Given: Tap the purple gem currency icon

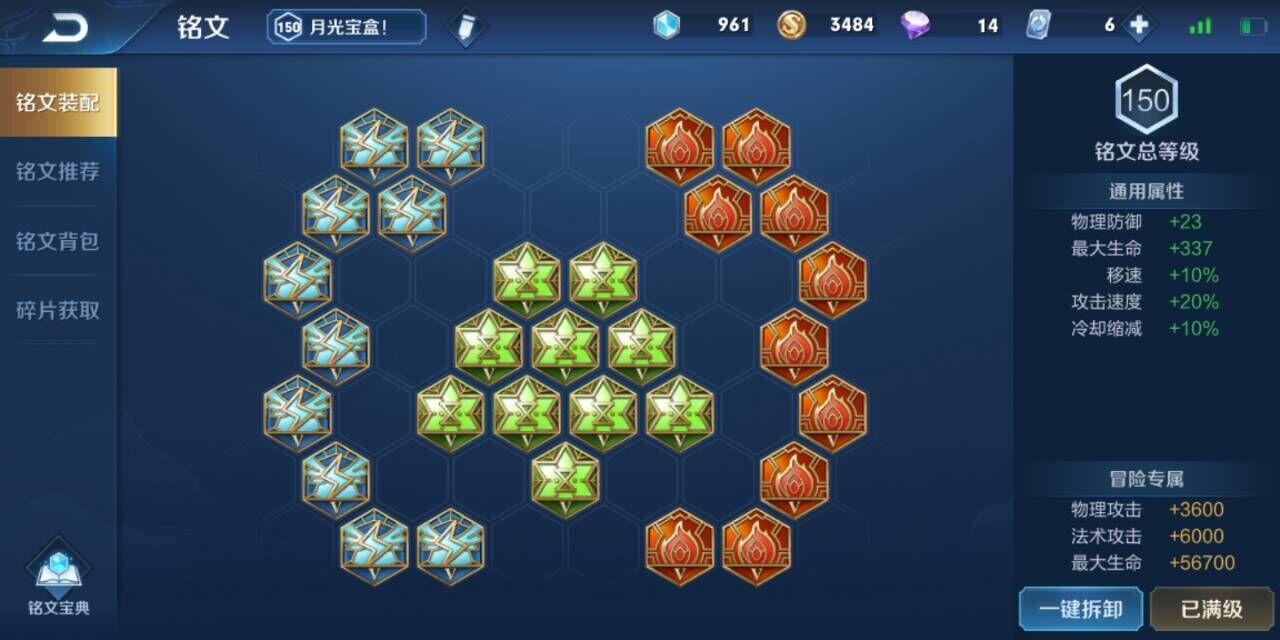Looking at the screenshot, I should pos(915,25).
